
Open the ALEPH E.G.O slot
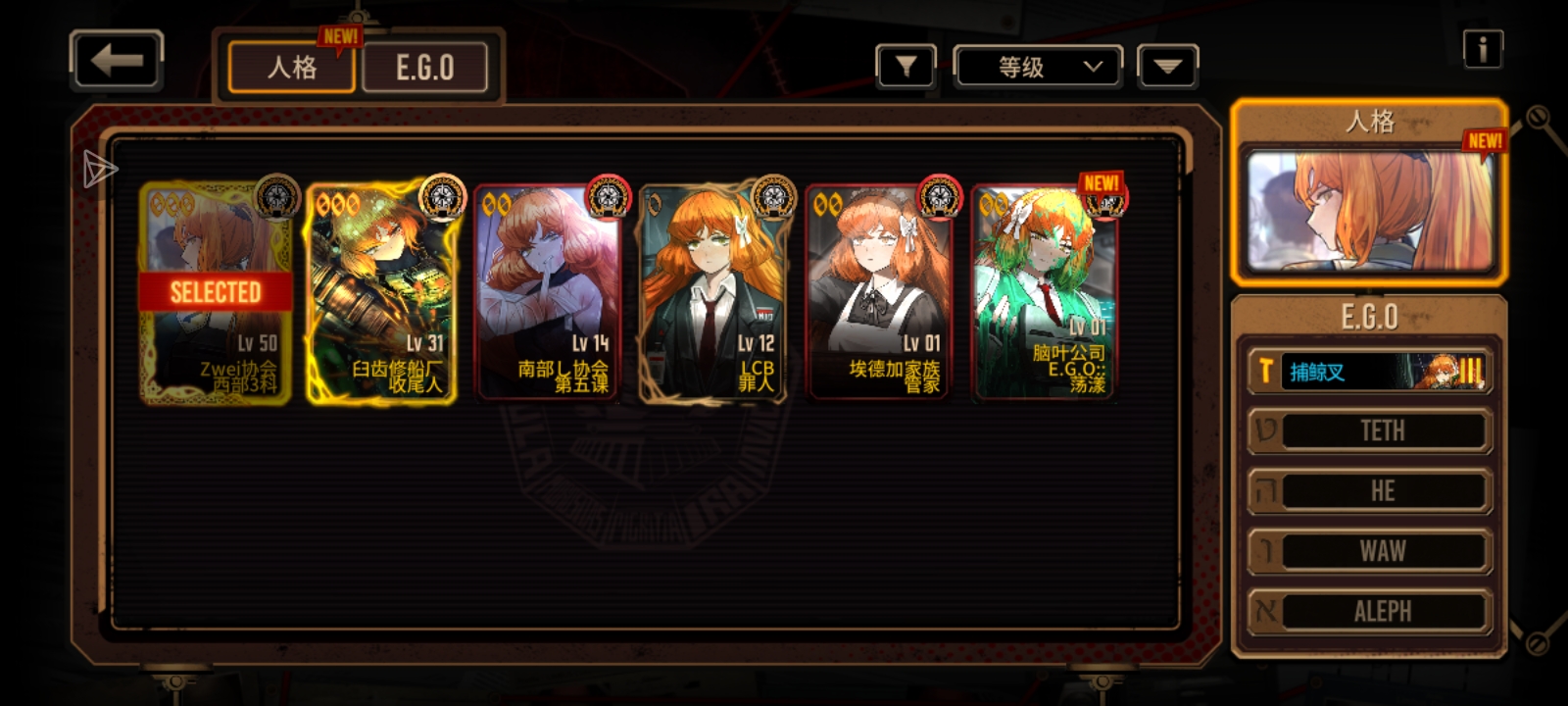pyautogui.click(x=1369, y=611)
